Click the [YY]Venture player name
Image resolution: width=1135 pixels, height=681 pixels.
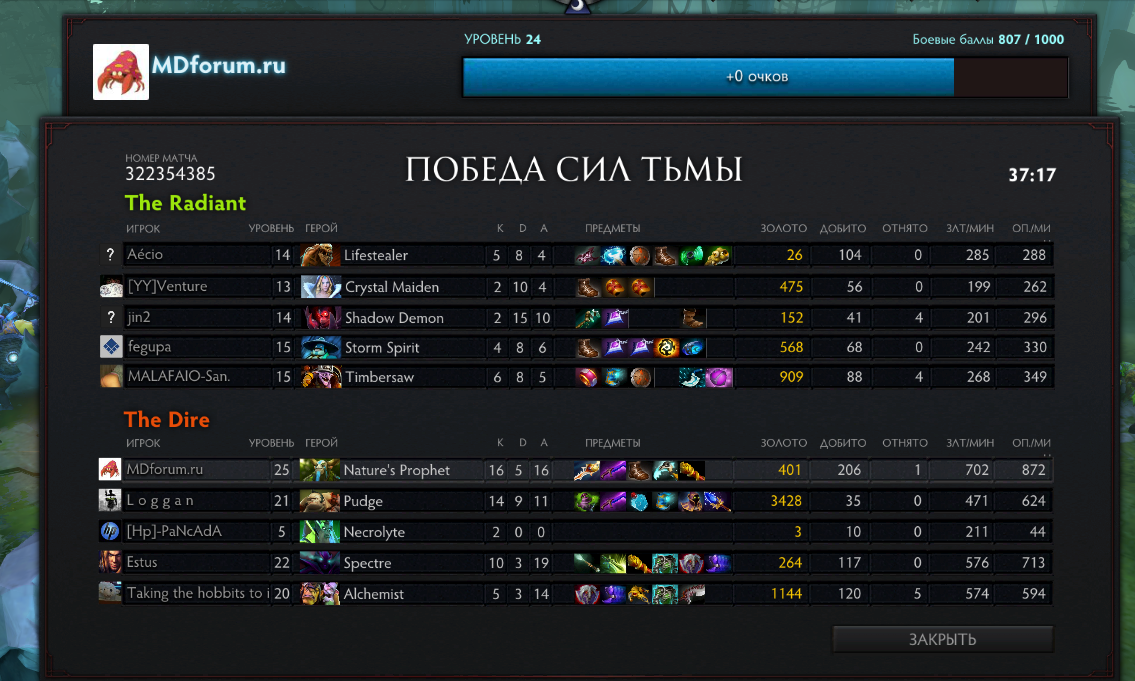pos(167,286)
